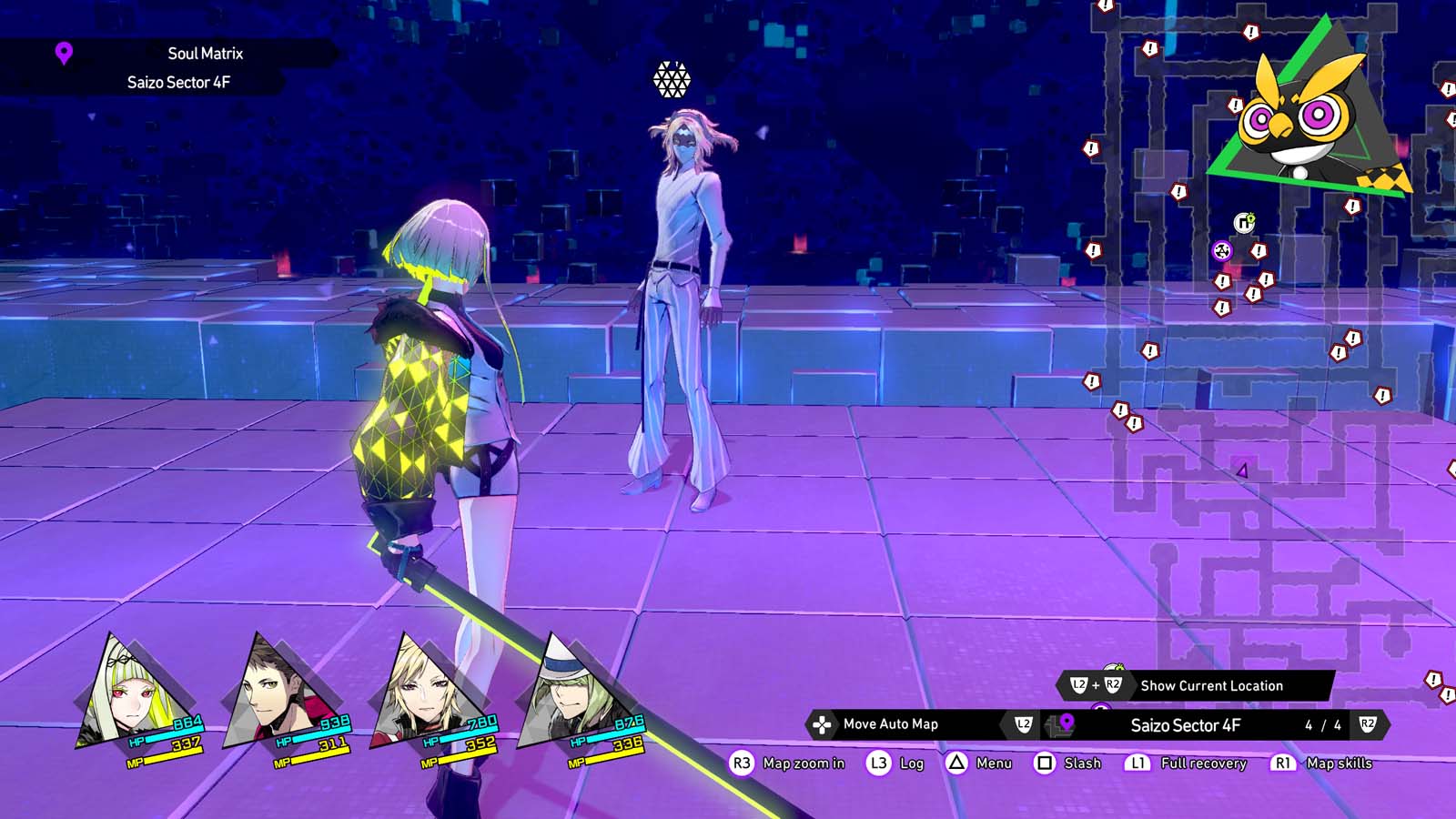This screenshot has height=819, width=1456.
Task: Select the Slash action square icon
Action: [x=1046, y=763]
